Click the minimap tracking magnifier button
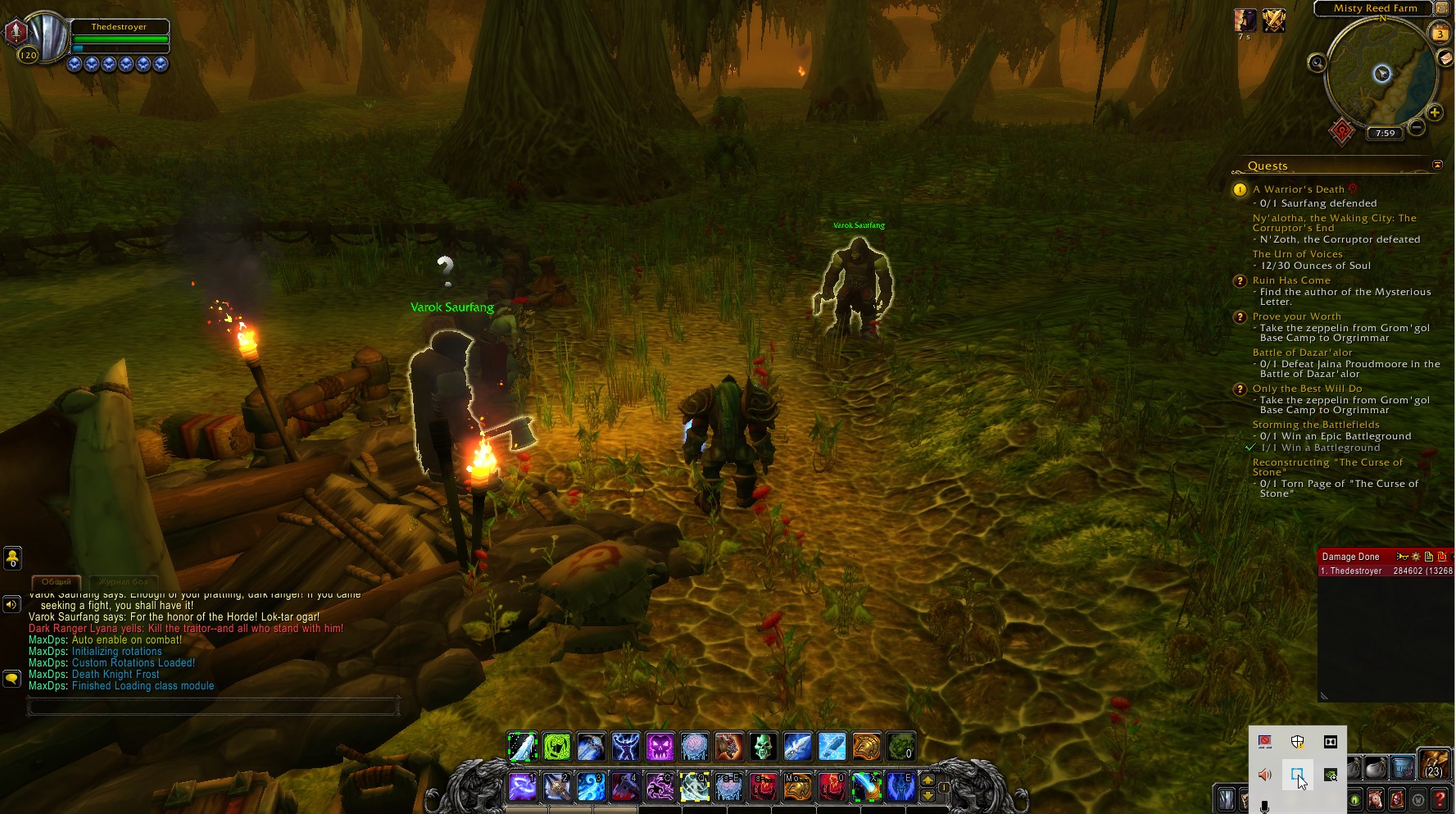1456x814 pixels. [1317, 63]
